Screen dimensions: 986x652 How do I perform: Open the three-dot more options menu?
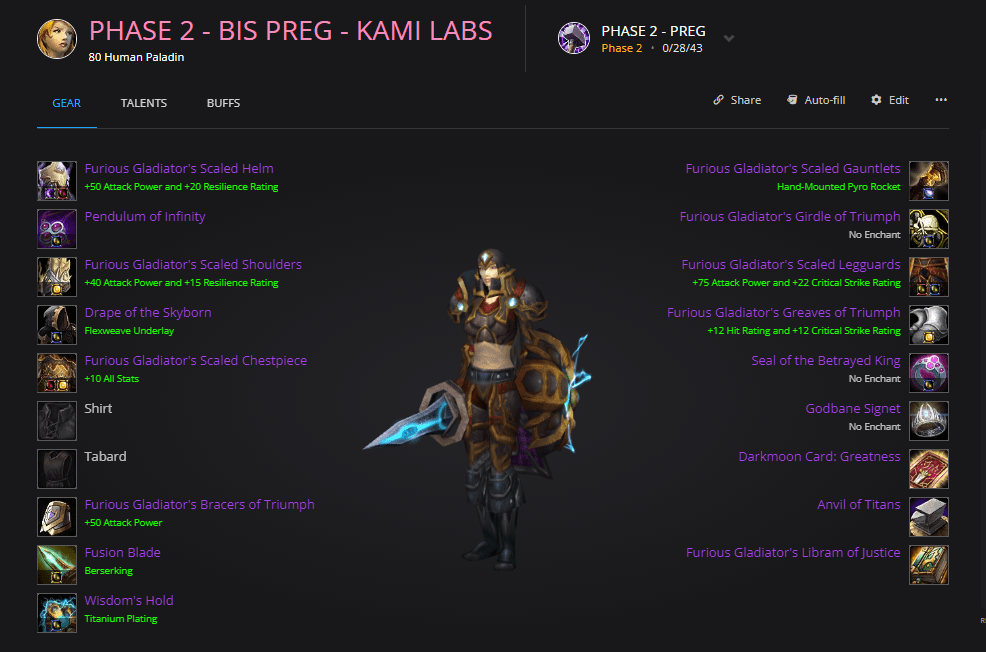pyautogui.click(x=941, y=100)
